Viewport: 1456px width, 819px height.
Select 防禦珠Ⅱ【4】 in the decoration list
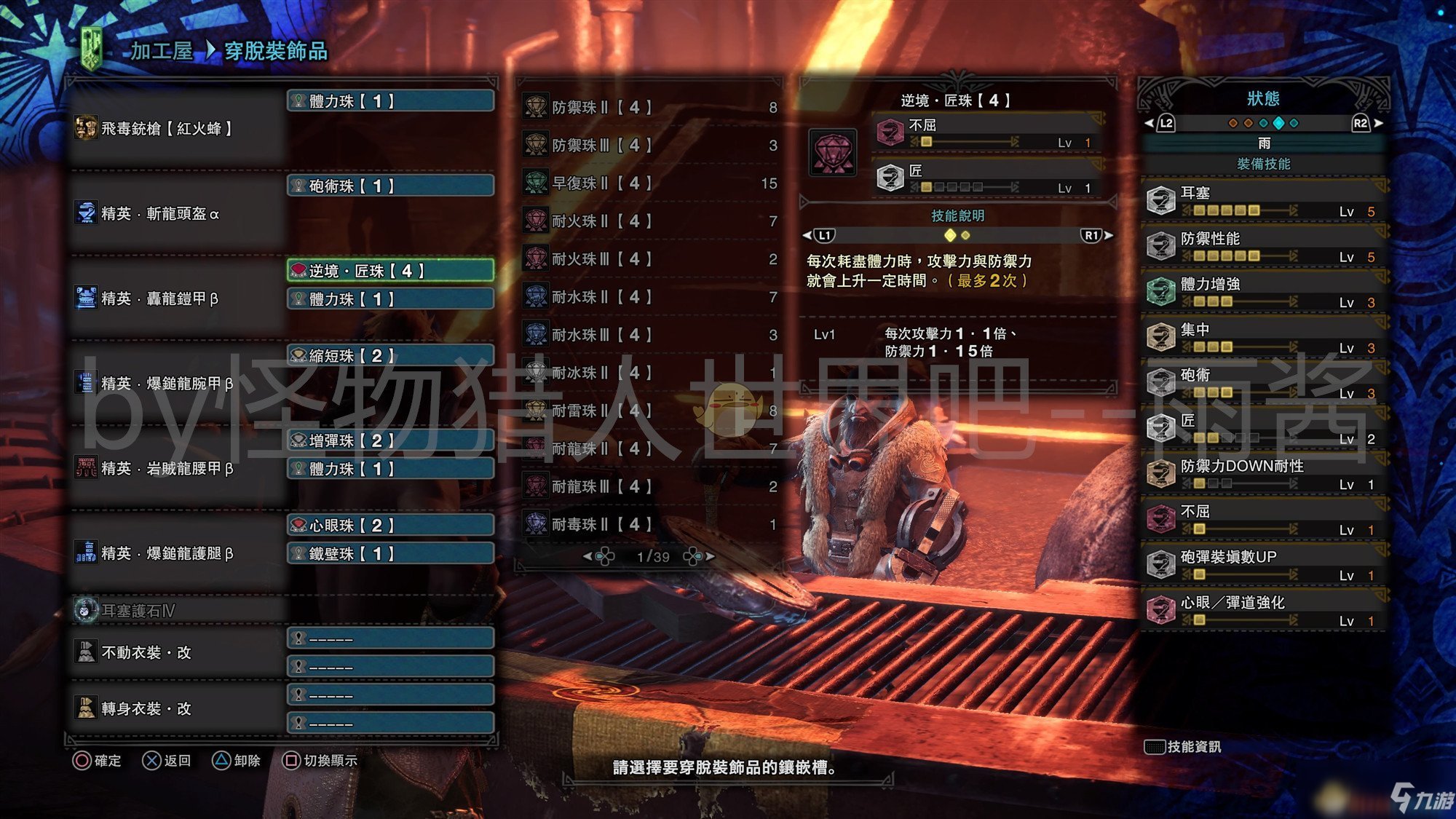click(649, 108)
